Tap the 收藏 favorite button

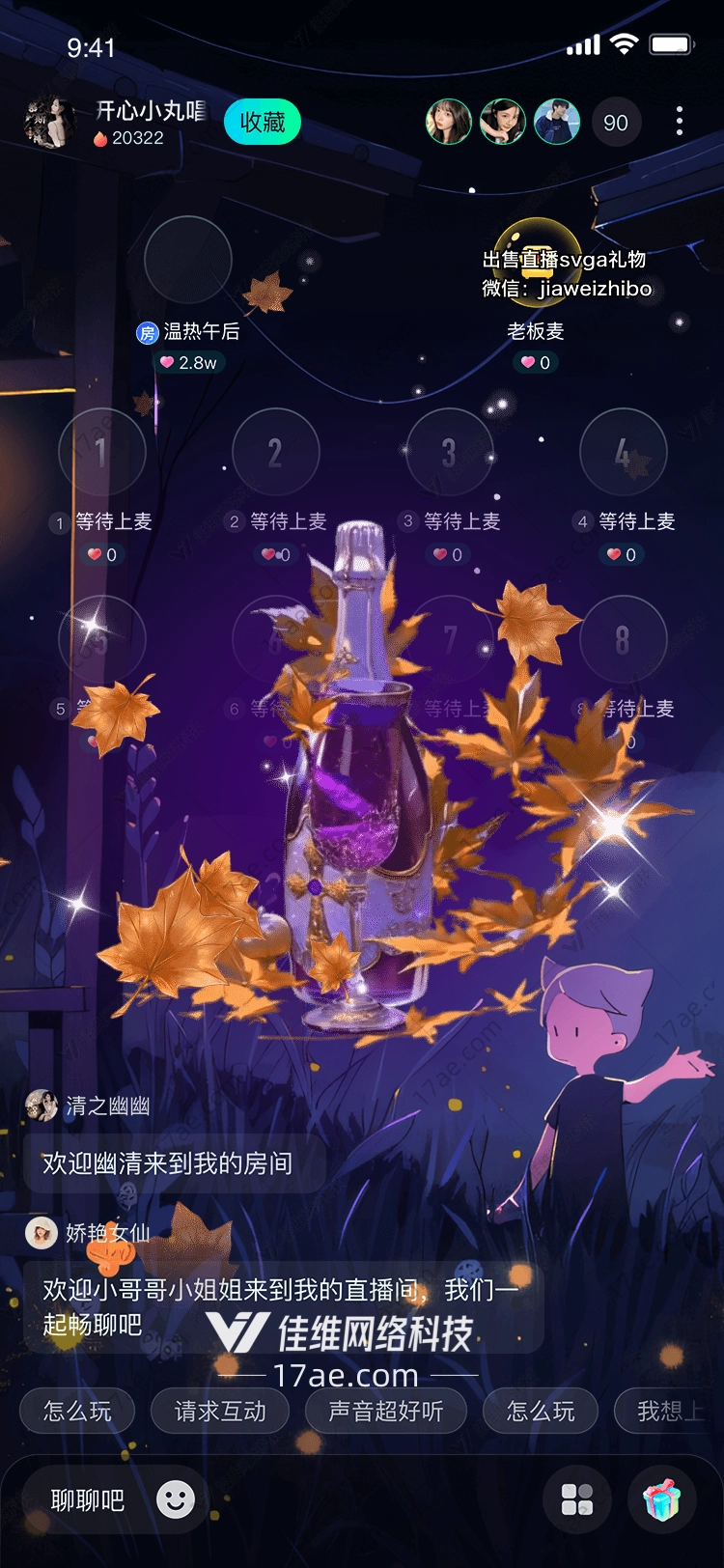pyautogui.click(x=263, y=123)
